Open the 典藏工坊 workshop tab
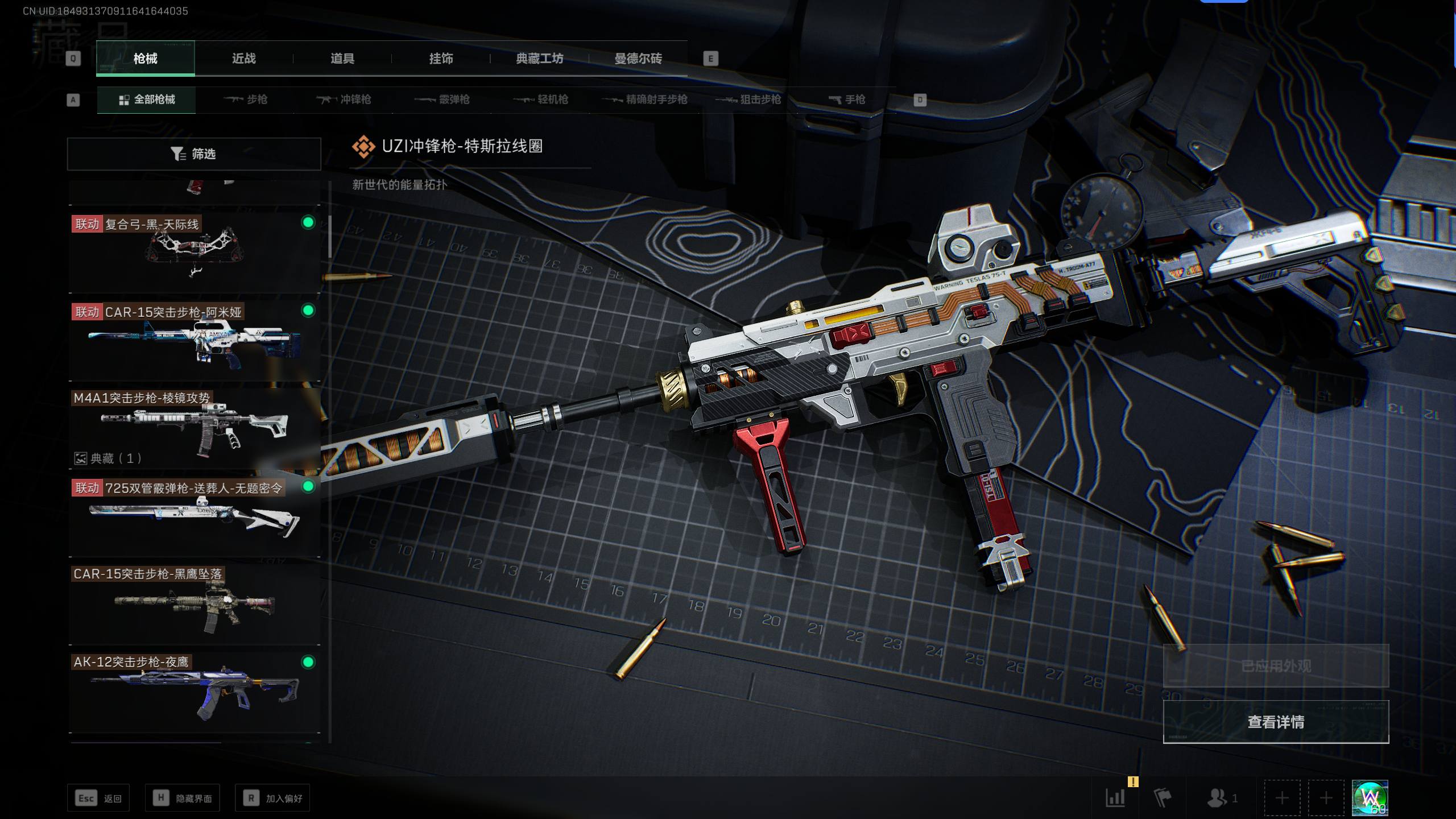1456x819 pixels. (539, 59)
